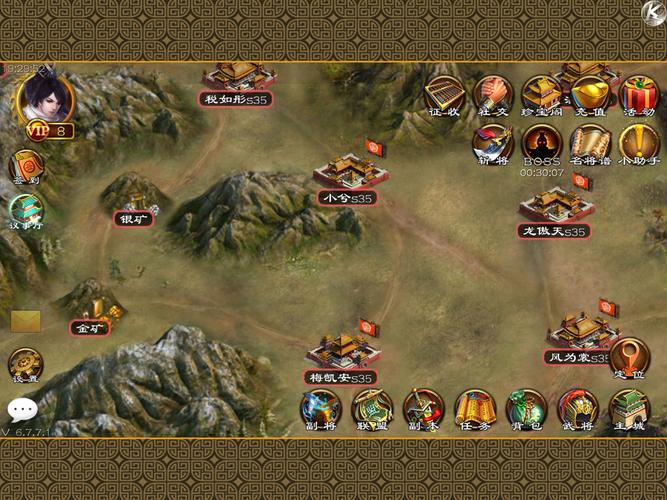
Task: Open the 征收 (levy) abacus icon
Action: point(444,95)
